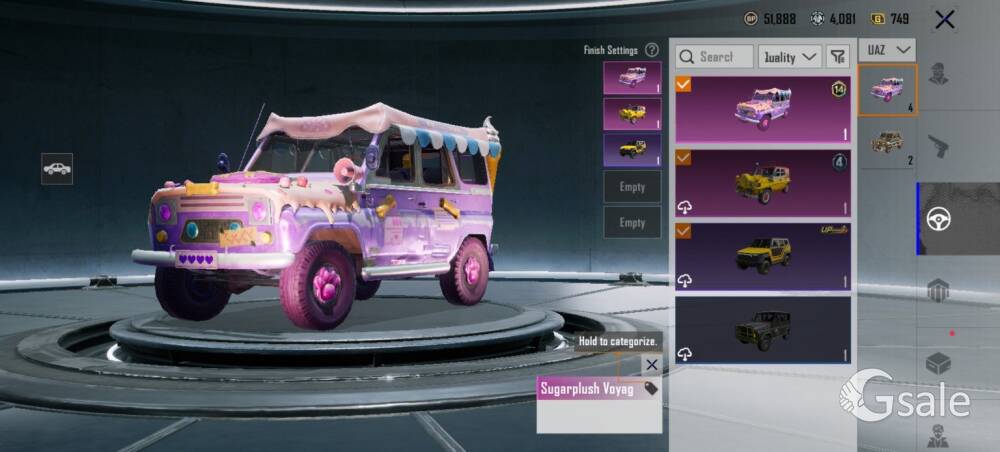Open the UAZ vehicle type dropdown
Viewport: 1000px width, 452px height.
tap(889, 49)
